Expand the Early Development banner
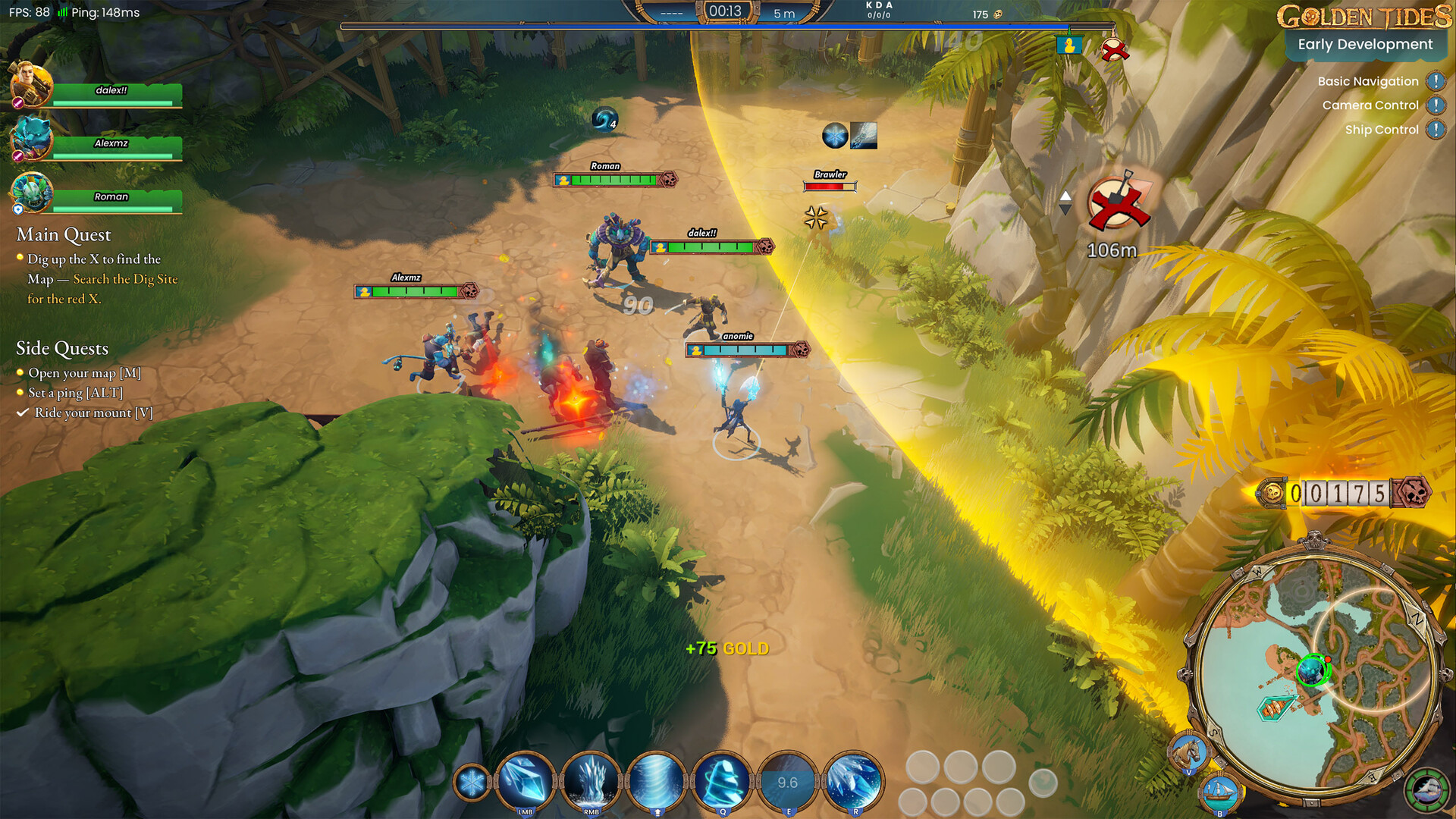The width and height of the screenshot is (1456, 819). point(1365,44)
